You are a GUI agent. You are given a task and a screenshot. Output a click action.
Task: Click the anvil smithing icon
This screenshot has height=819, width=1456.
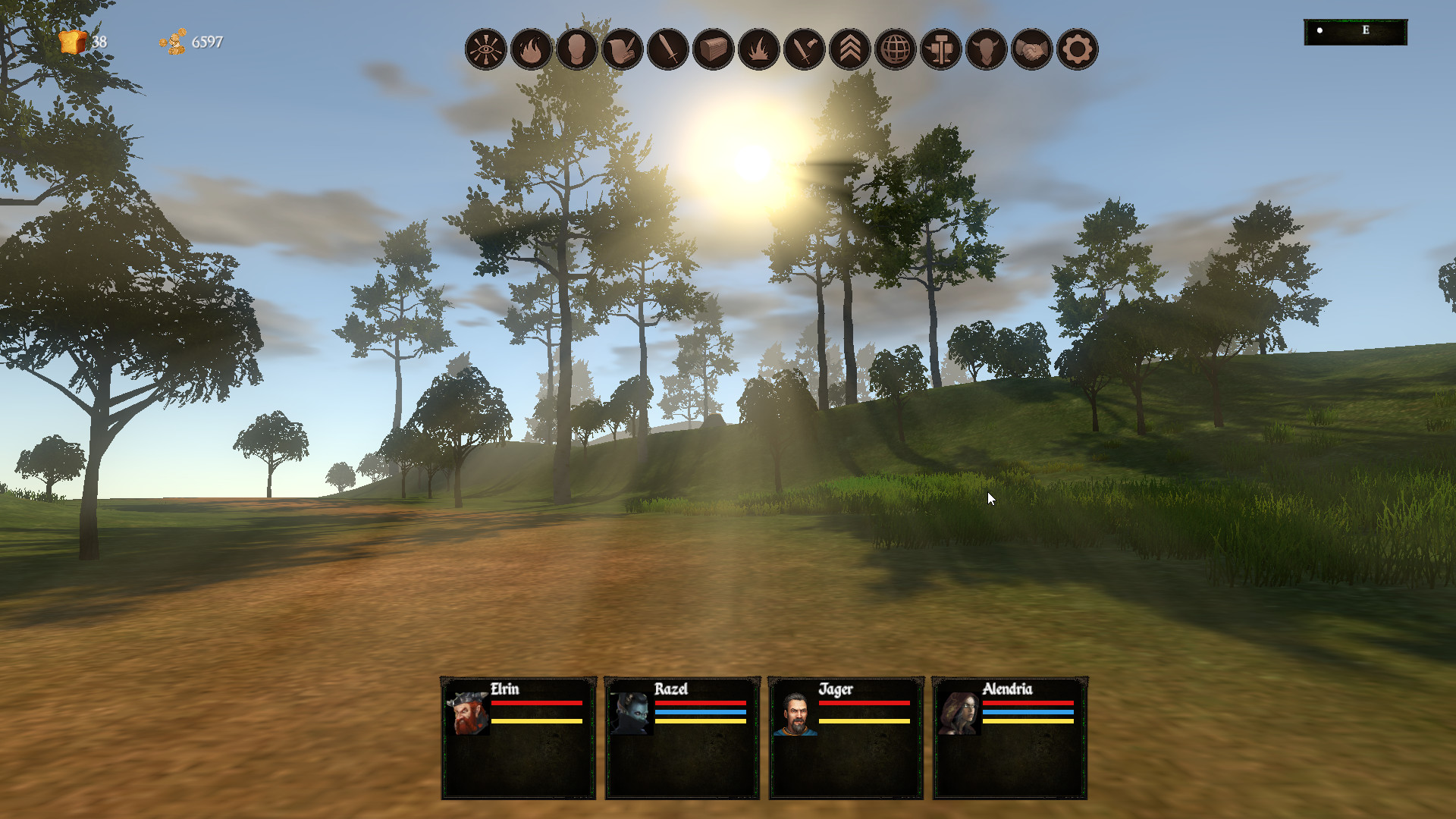click(940, 49)
